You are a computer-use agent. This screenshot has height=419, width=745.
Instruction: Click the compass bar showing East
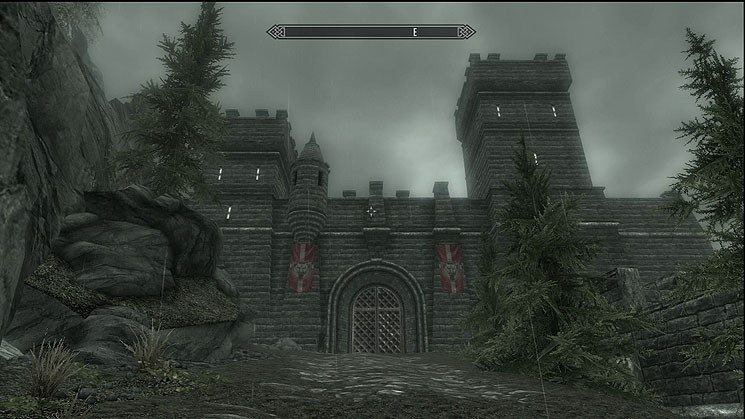(x=371, y=32)
